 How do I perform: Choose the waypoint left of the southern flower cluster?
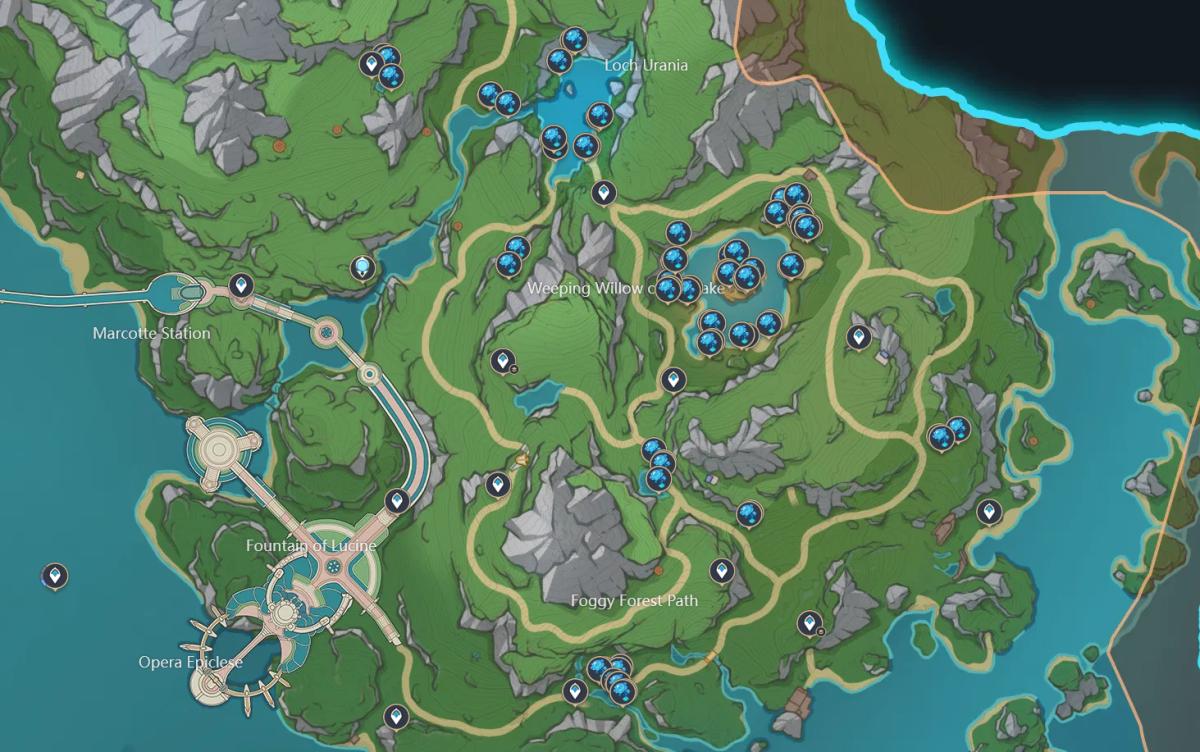tap(574, 691)
